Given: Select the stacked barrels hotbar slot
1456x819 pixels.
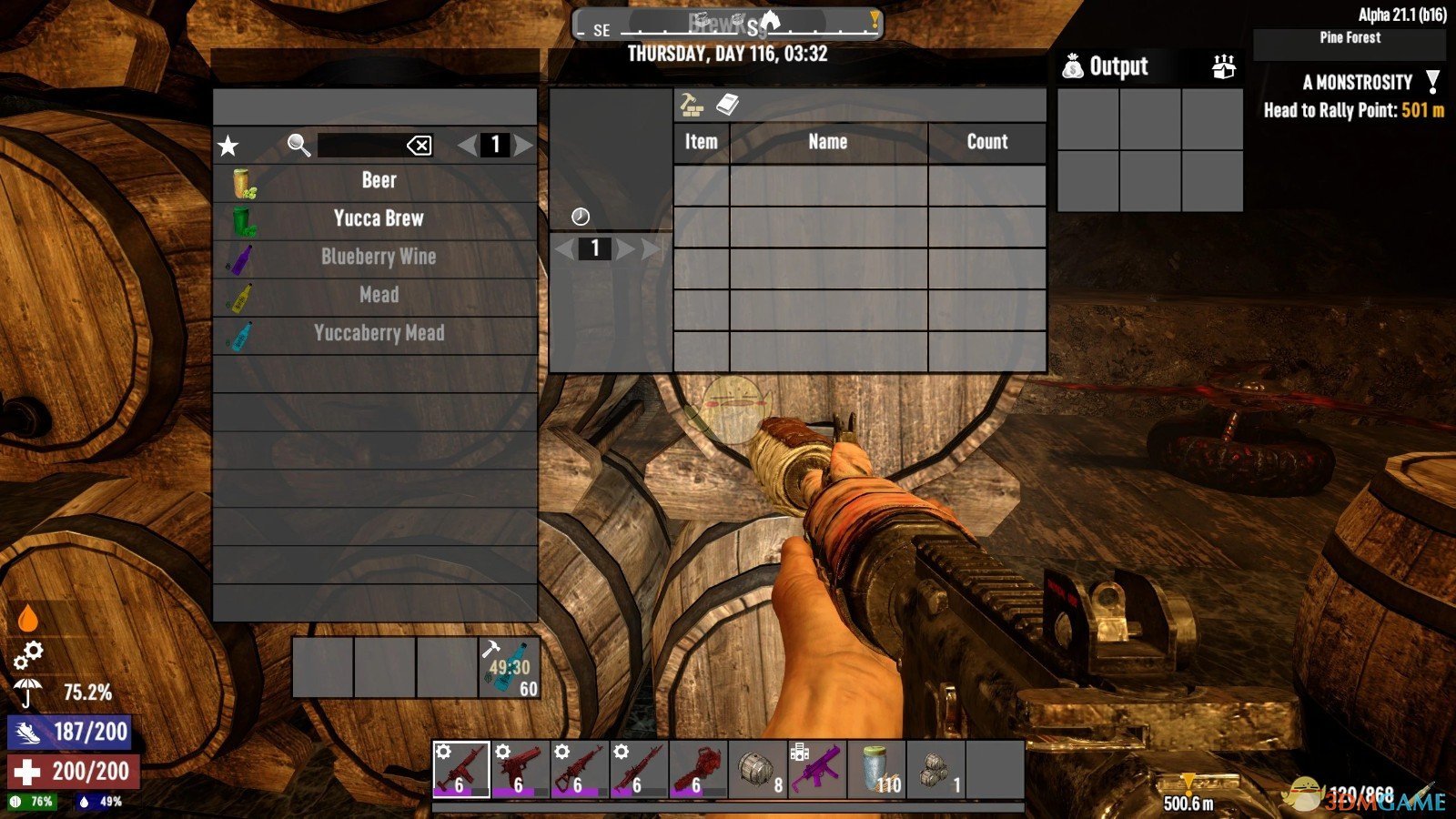Looking at the screenshot, I should 935,770.
